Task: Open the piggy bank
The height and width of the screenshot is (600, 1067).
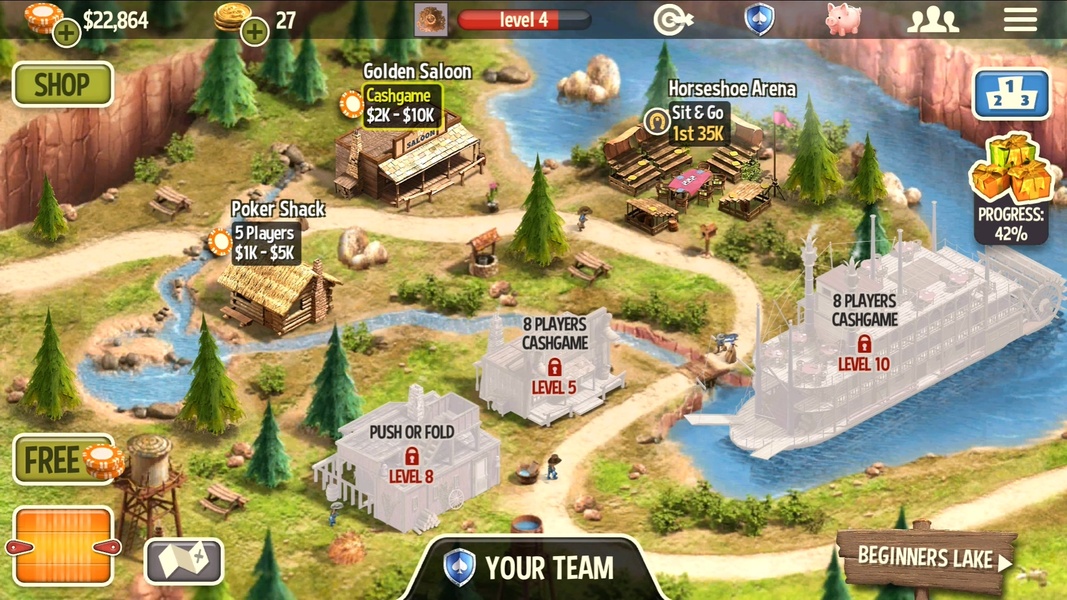Action: pos(843,20)
